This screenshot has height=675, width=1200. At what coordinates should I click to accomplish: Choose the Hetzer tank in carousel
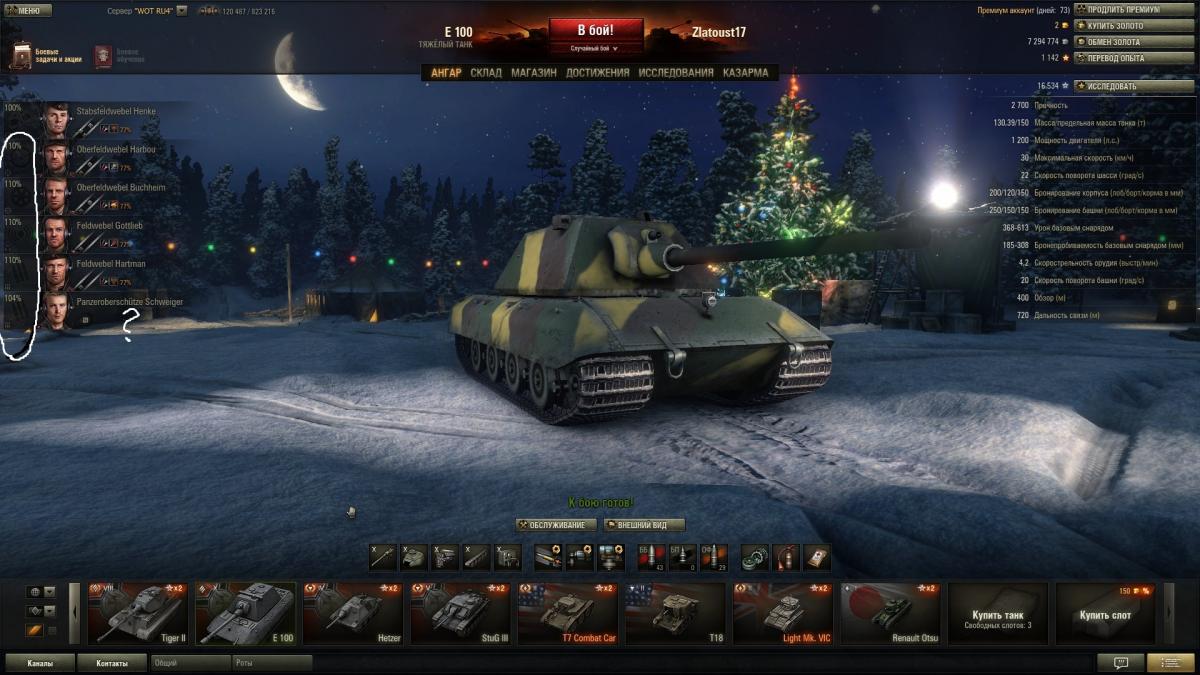pyautogui.click(x=353, y=613)
